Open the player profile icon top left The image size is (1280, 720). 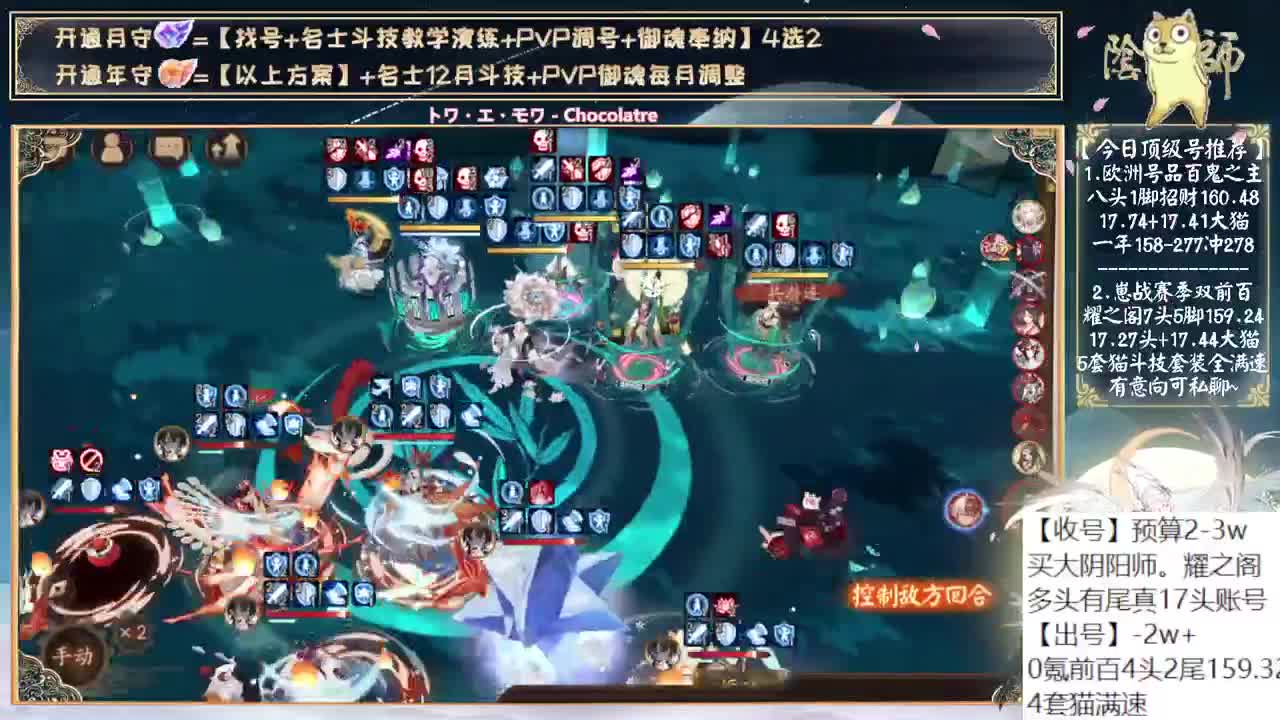111,149
